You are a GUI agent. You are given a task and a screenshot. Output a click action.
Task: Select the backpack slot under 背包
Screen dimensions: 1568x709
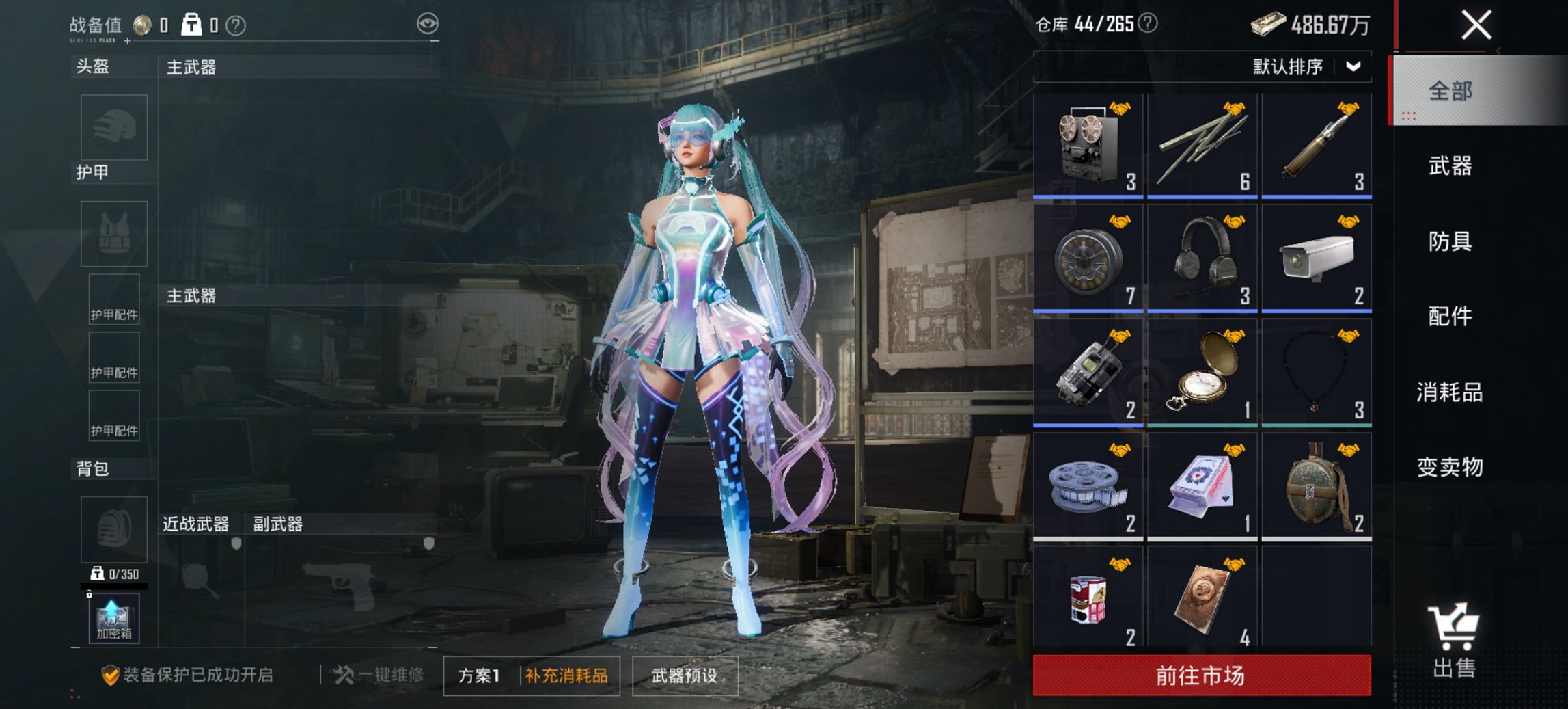pyautogui.click(x=113, y=529)
